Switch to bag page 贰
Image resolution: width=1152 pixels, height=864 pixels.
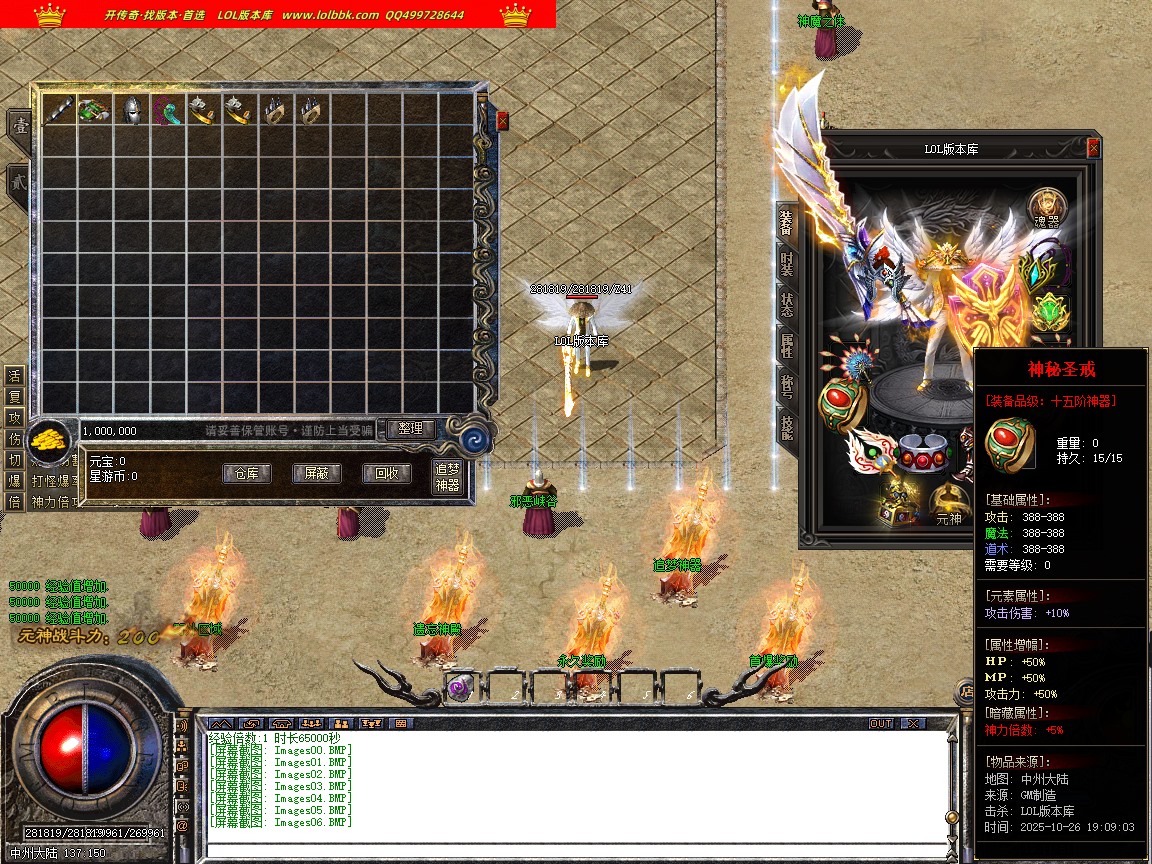(x=19, y=185)
